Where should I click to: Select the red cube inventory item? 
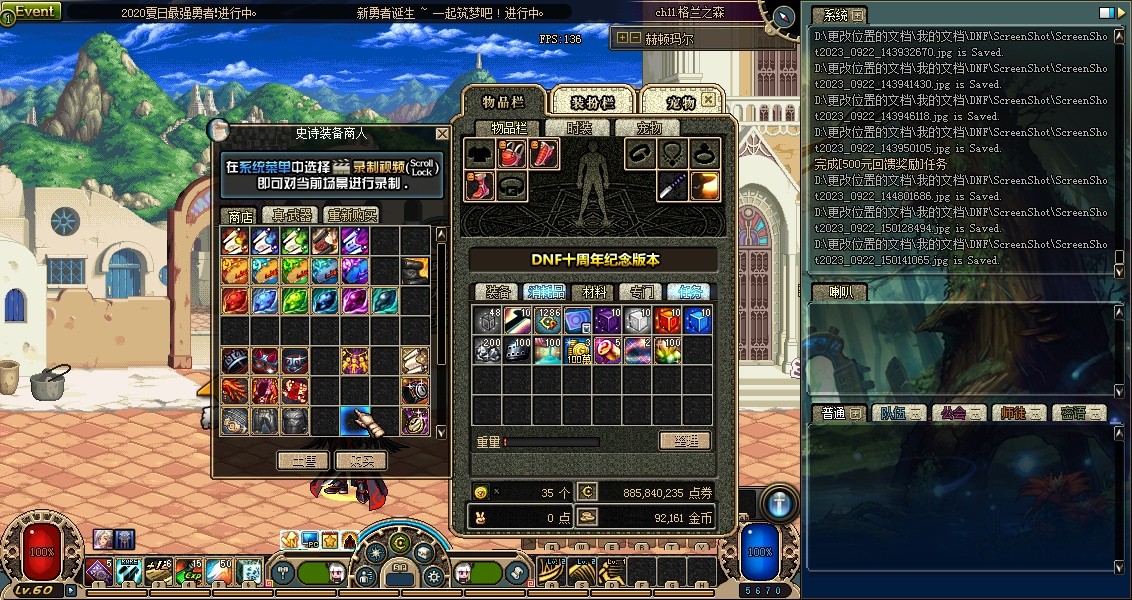click(x=667, y=319)
